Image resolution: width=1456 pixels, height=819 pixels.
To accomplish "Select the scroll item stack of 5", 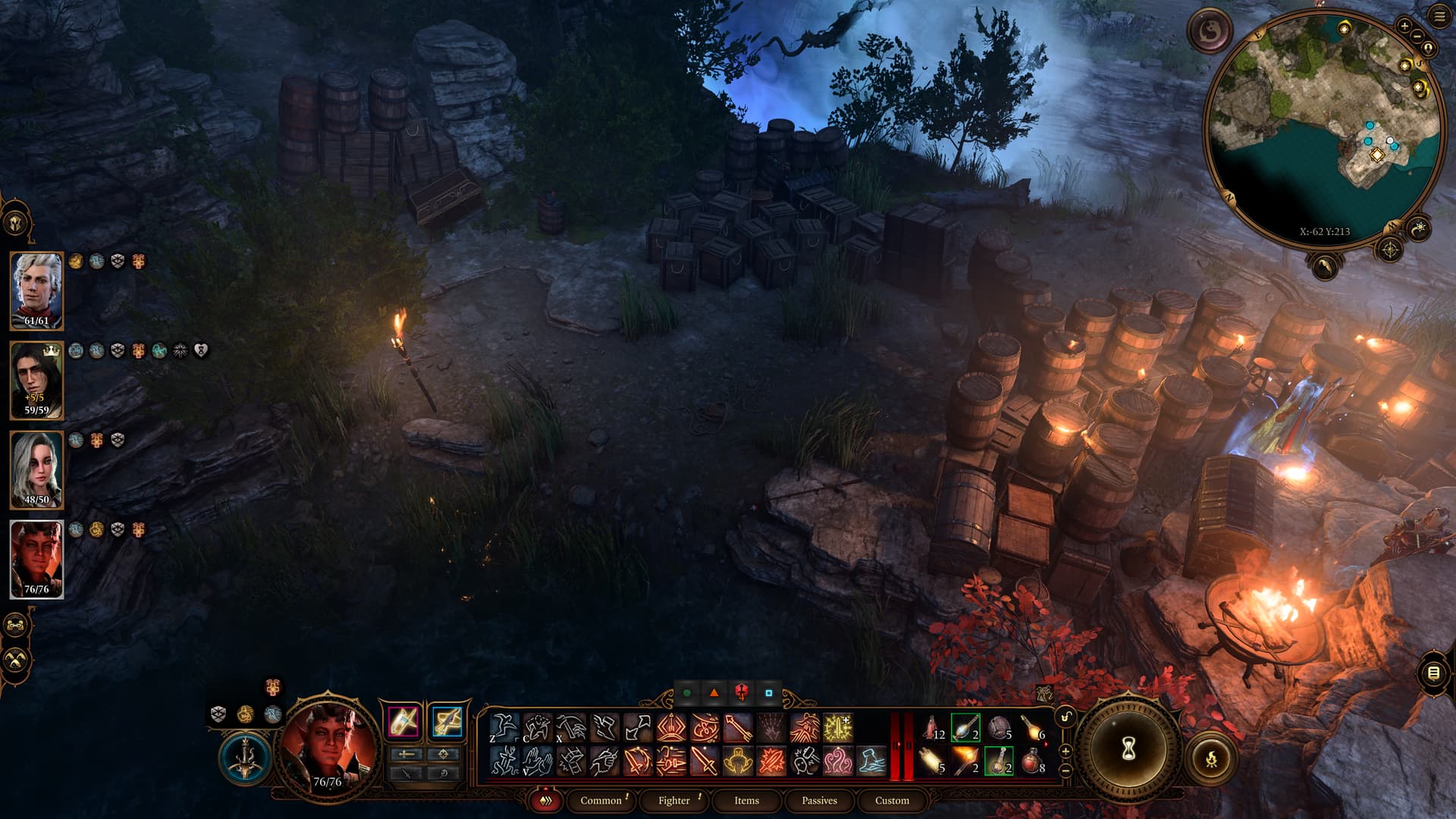I will pos(933,760).
